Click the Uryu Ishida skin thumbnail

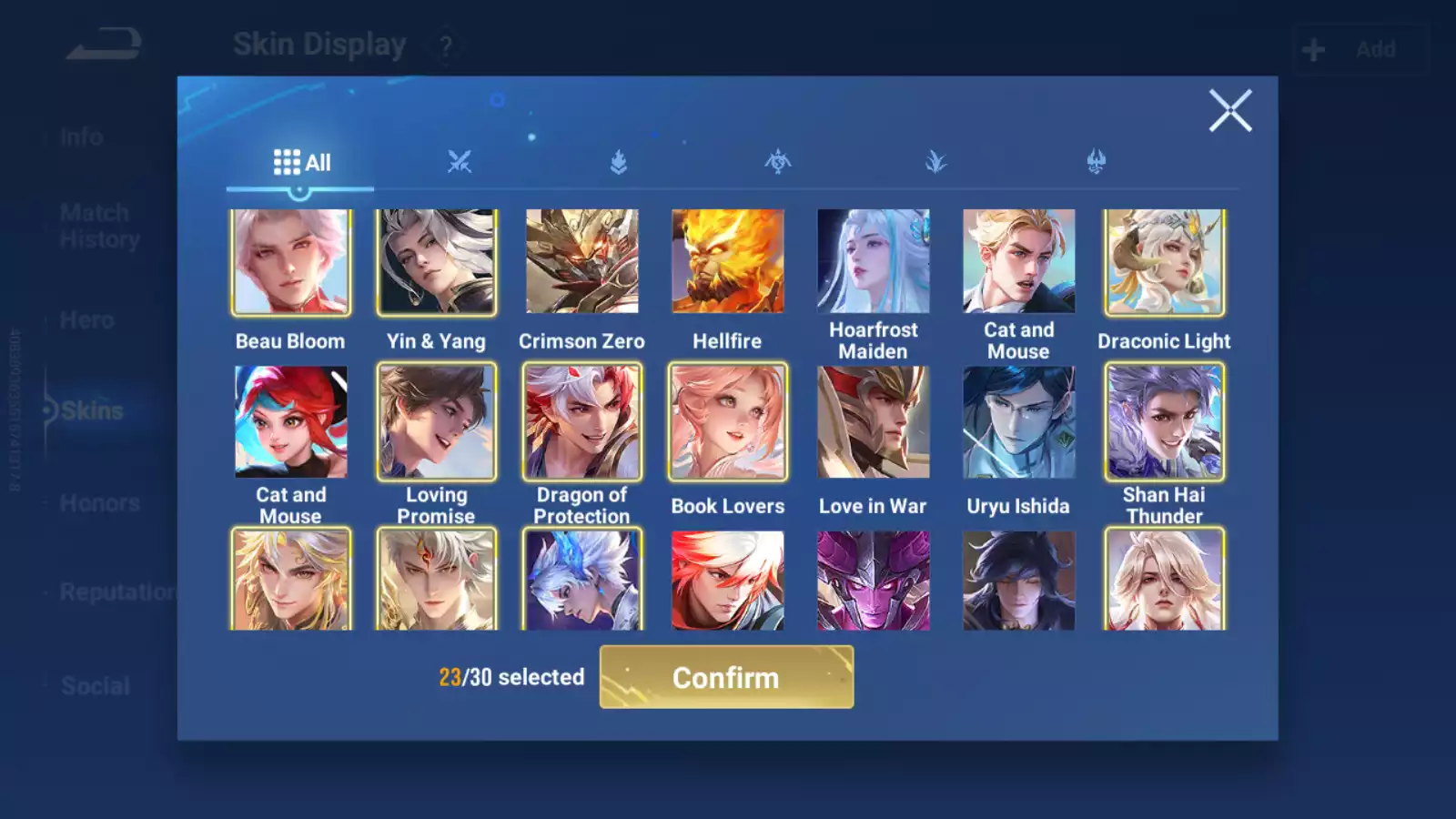coord(1019,423)
